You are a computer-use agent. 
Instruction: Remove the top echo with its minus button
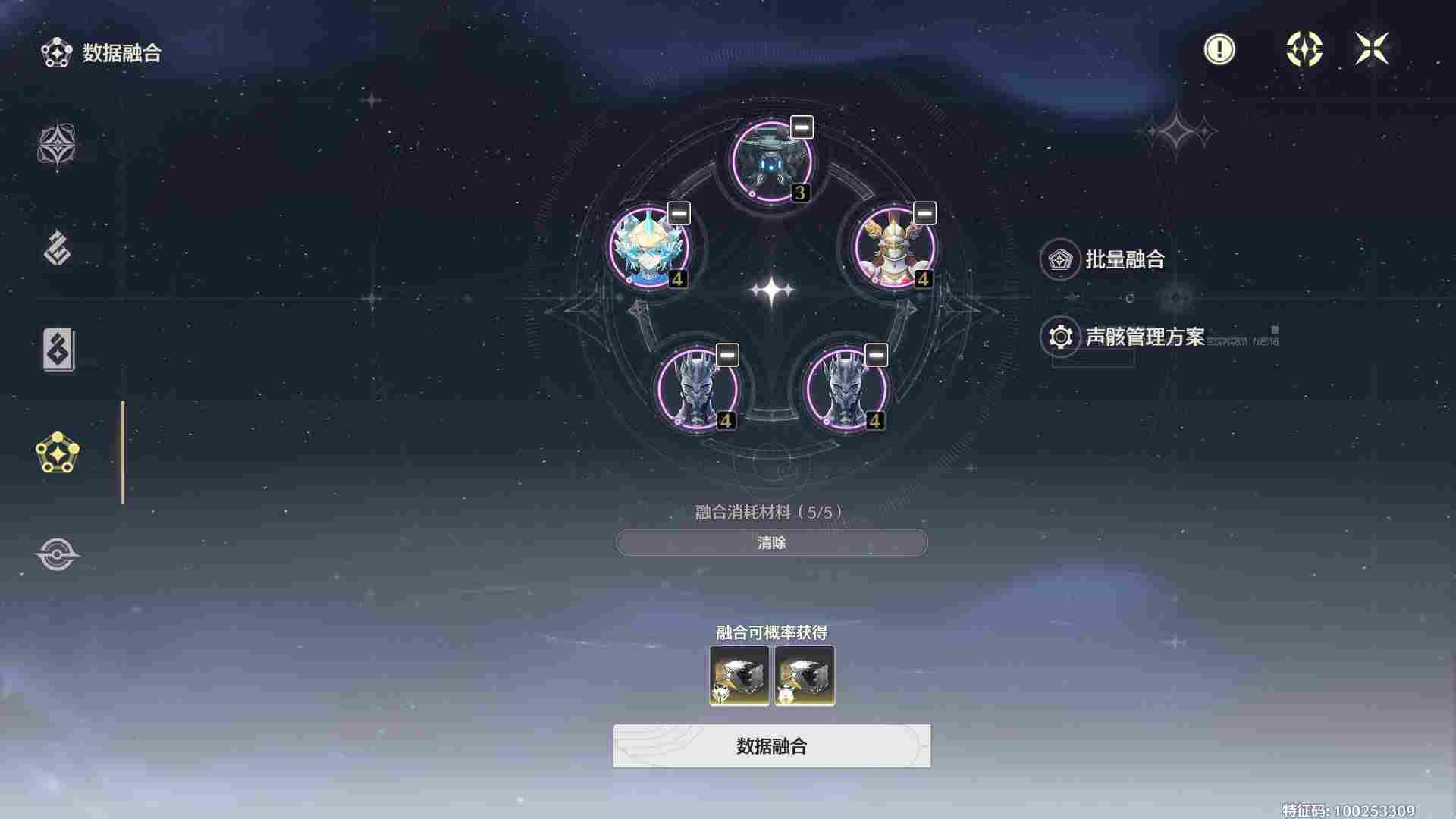pos(800,128)
